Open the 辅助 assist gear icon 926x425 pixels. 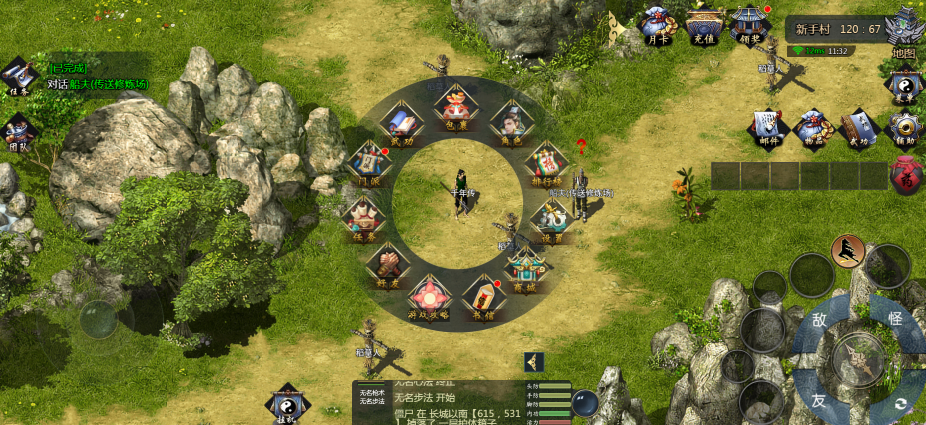(905, 127)
